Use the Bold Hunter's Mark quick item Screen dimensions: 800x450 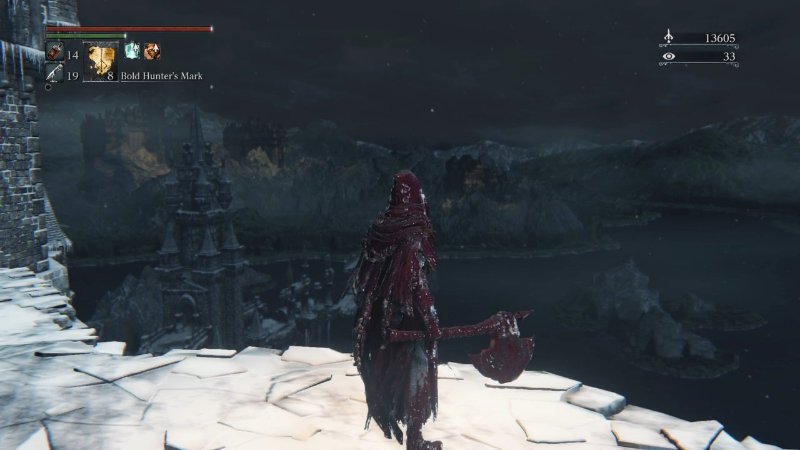(101, 61)
